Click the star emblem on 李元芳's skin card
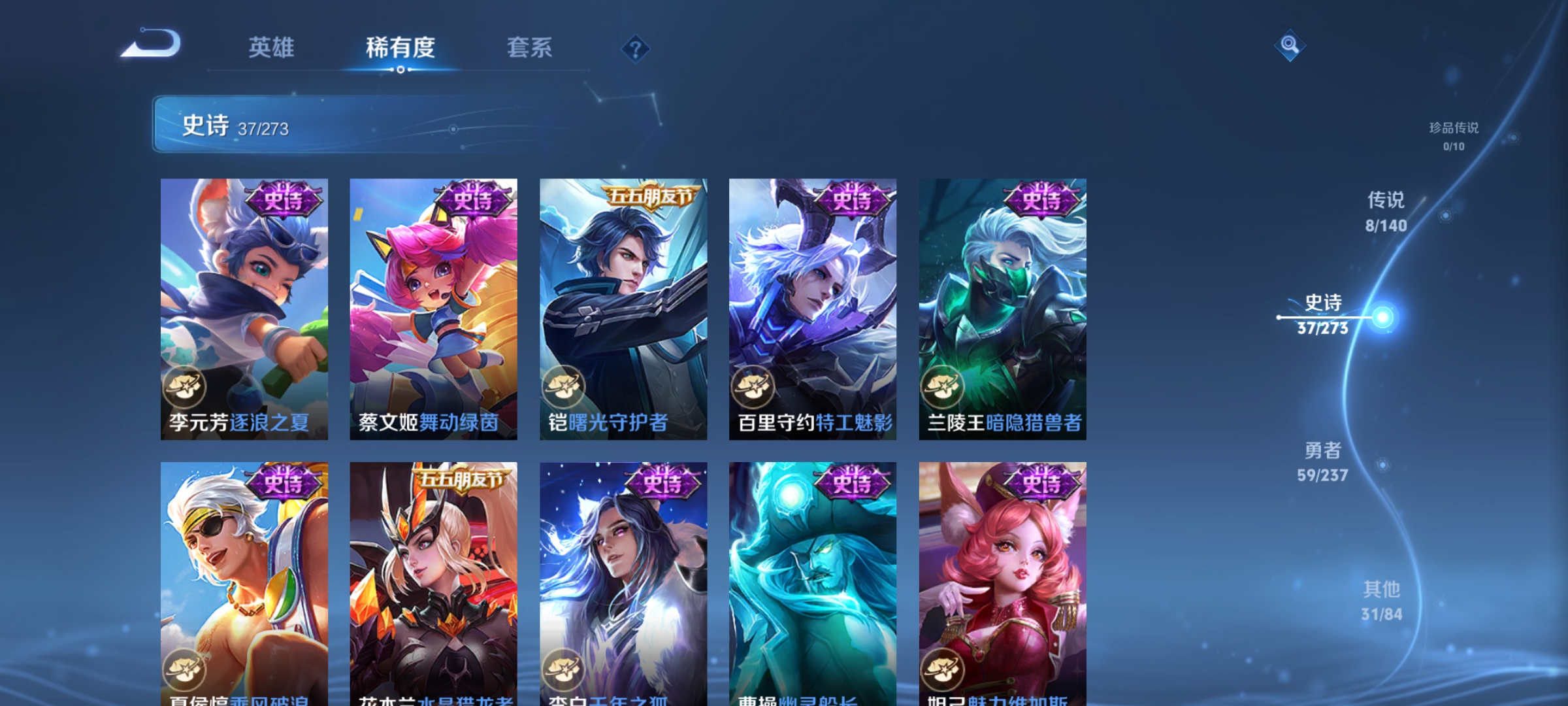This screenshot has width=1568, height=706. (x=186, y=388)
